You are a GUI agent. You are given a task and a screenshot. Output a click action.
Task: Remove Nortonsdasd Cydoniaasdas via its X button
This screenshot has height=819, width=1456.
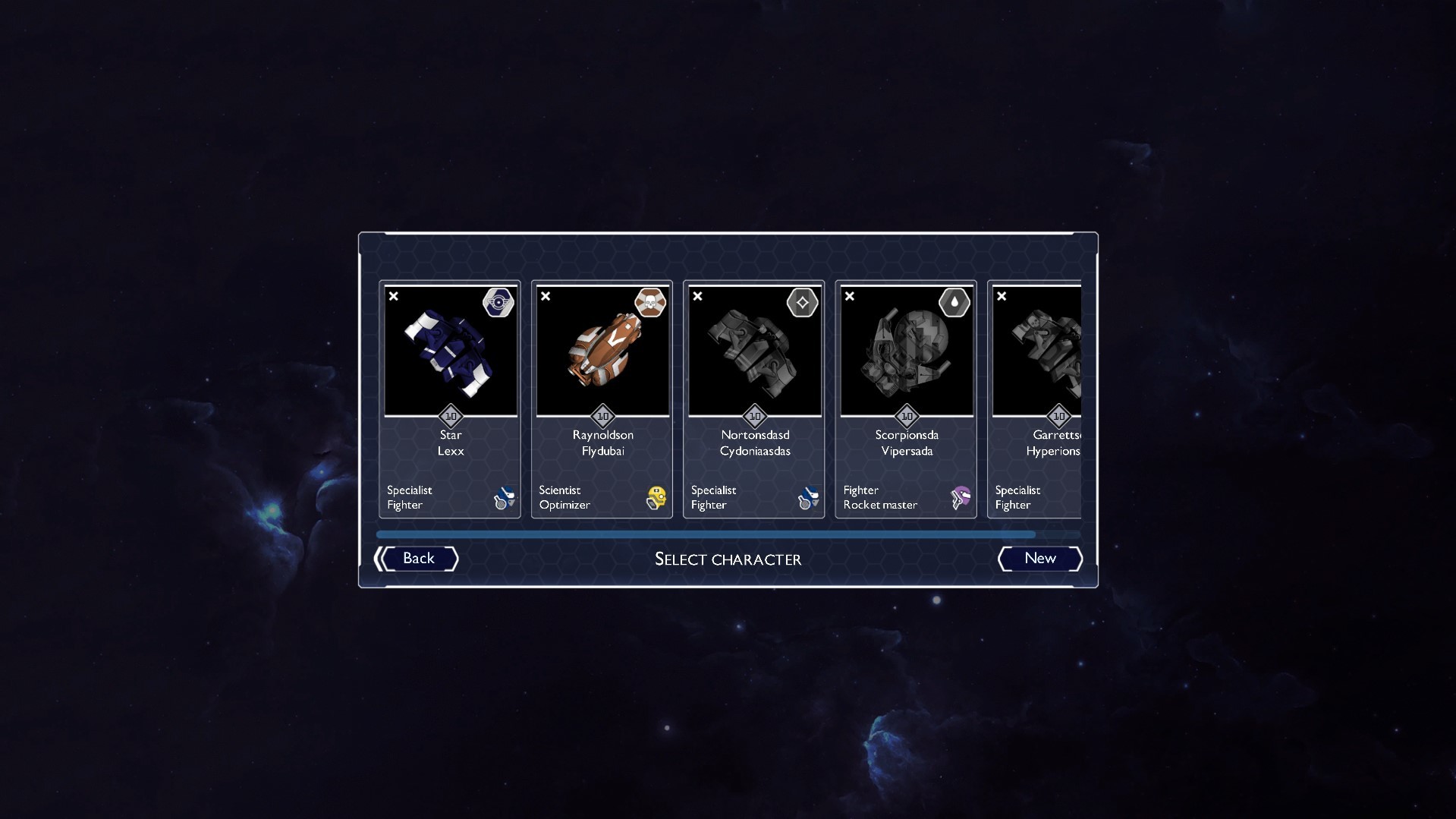point(697,297)
